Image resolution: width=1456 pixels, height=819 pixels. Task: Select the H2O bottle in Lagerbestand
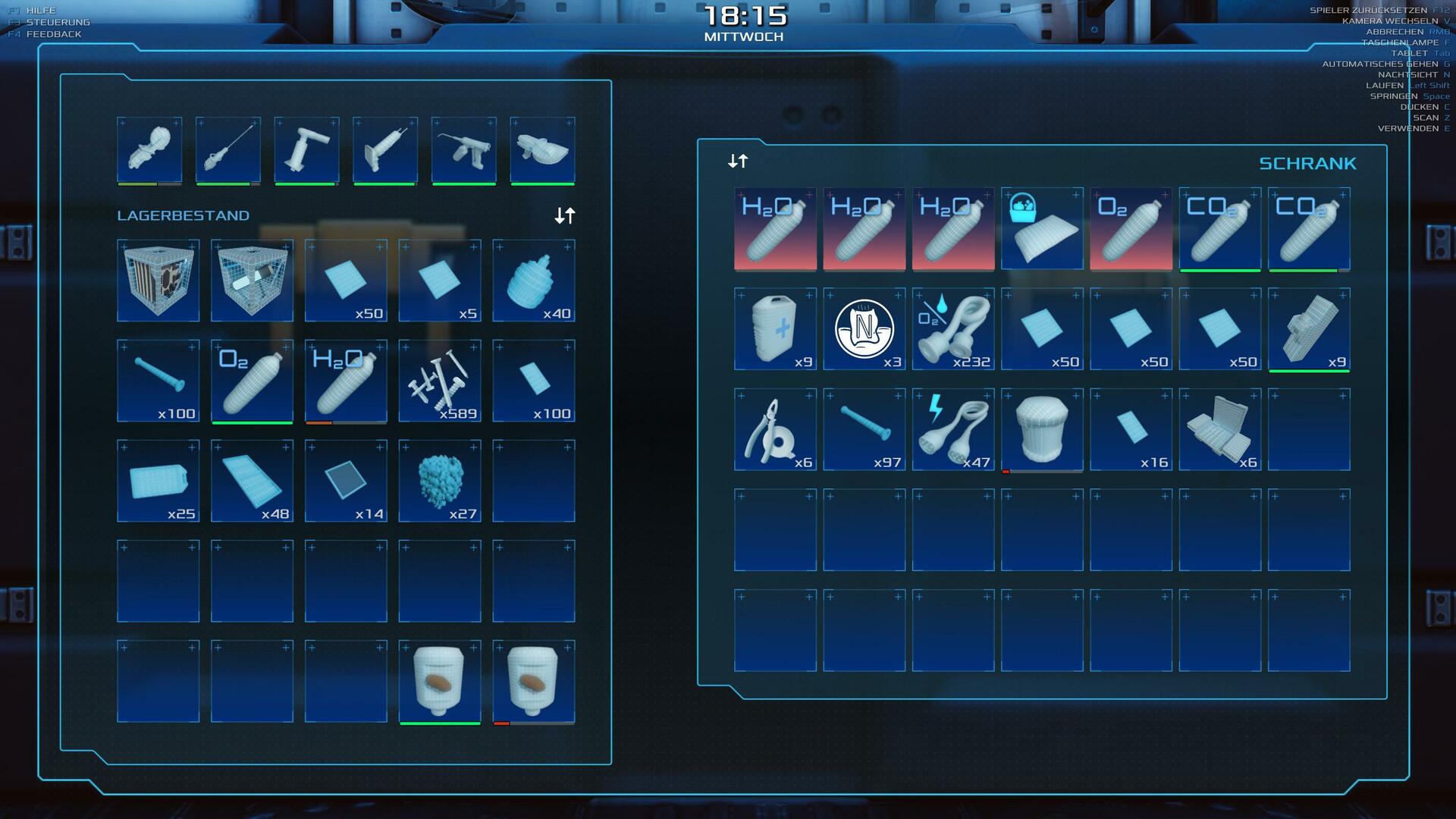pyautogui.click(x=346, y=381)
